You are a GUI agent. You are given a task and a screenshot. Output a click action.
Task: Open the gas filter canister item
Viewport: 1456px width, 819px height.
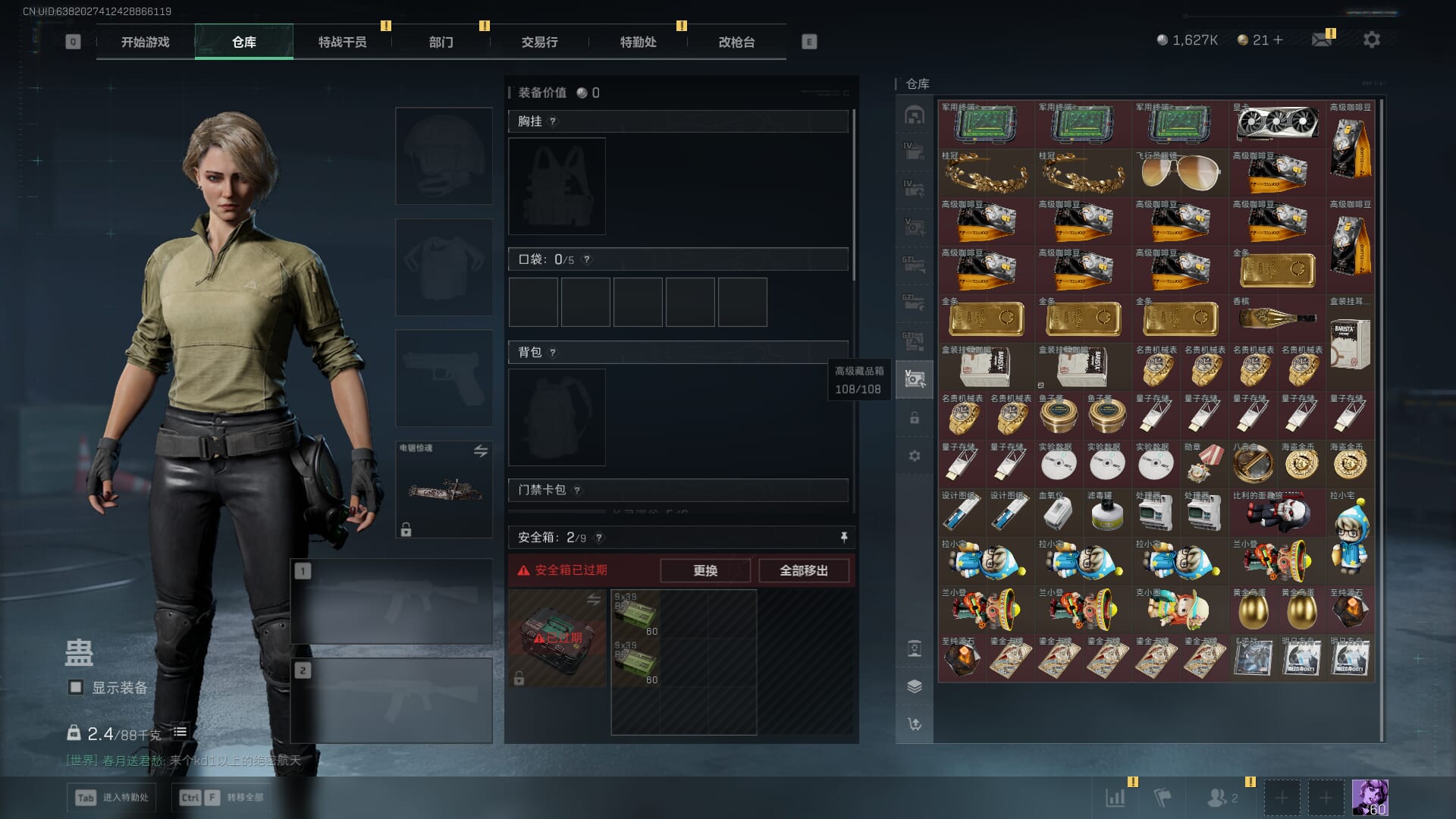pos(1106,513)
